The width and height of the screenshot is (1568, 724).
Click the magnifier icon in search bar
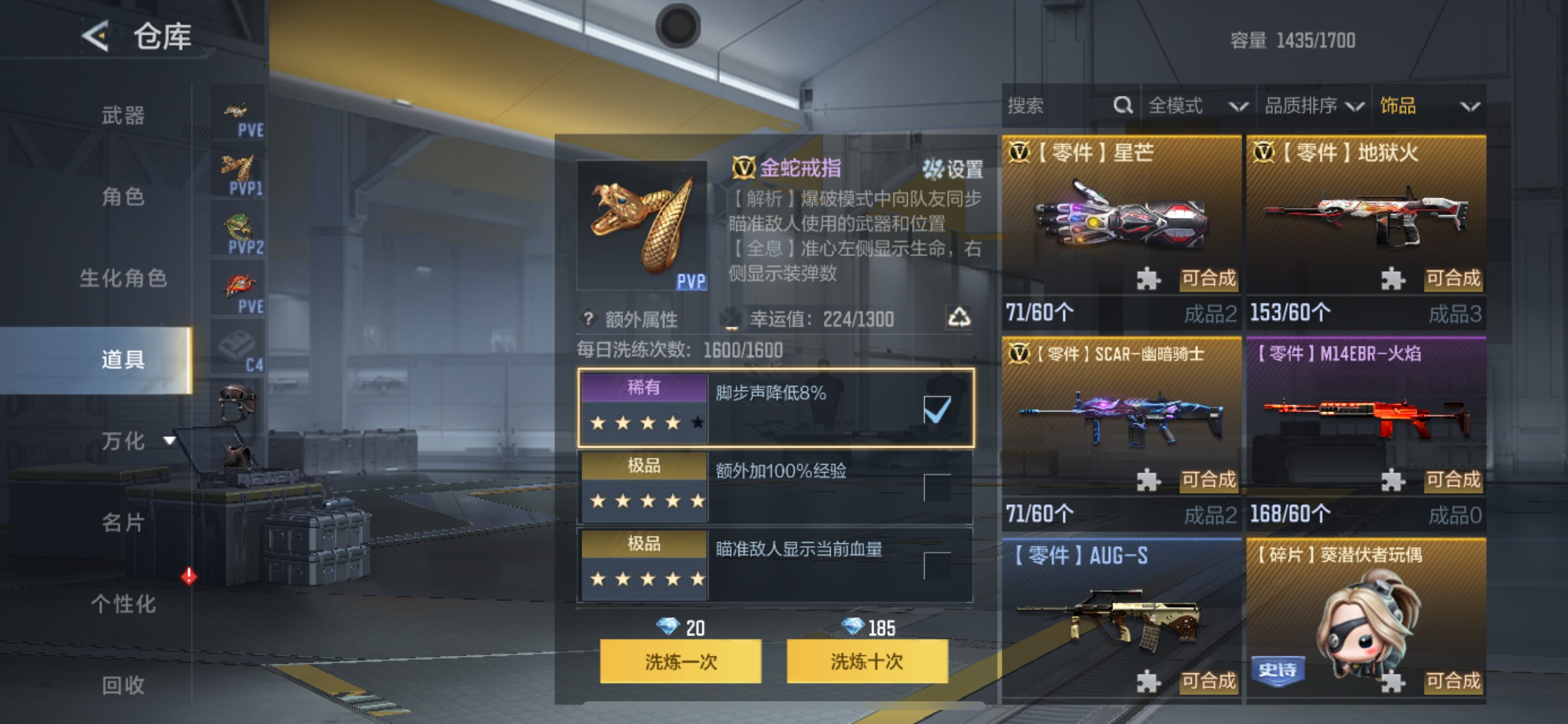coord(1122,106)
